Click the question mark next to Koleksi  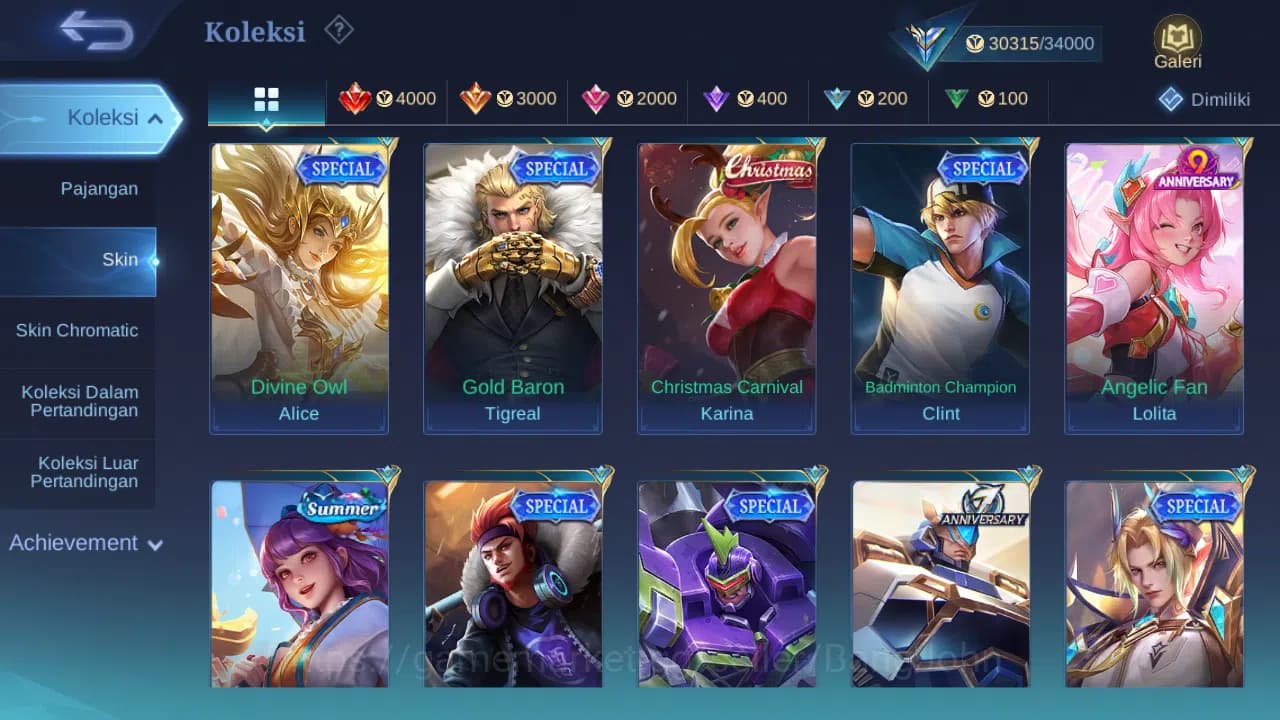tap(339, 30)
